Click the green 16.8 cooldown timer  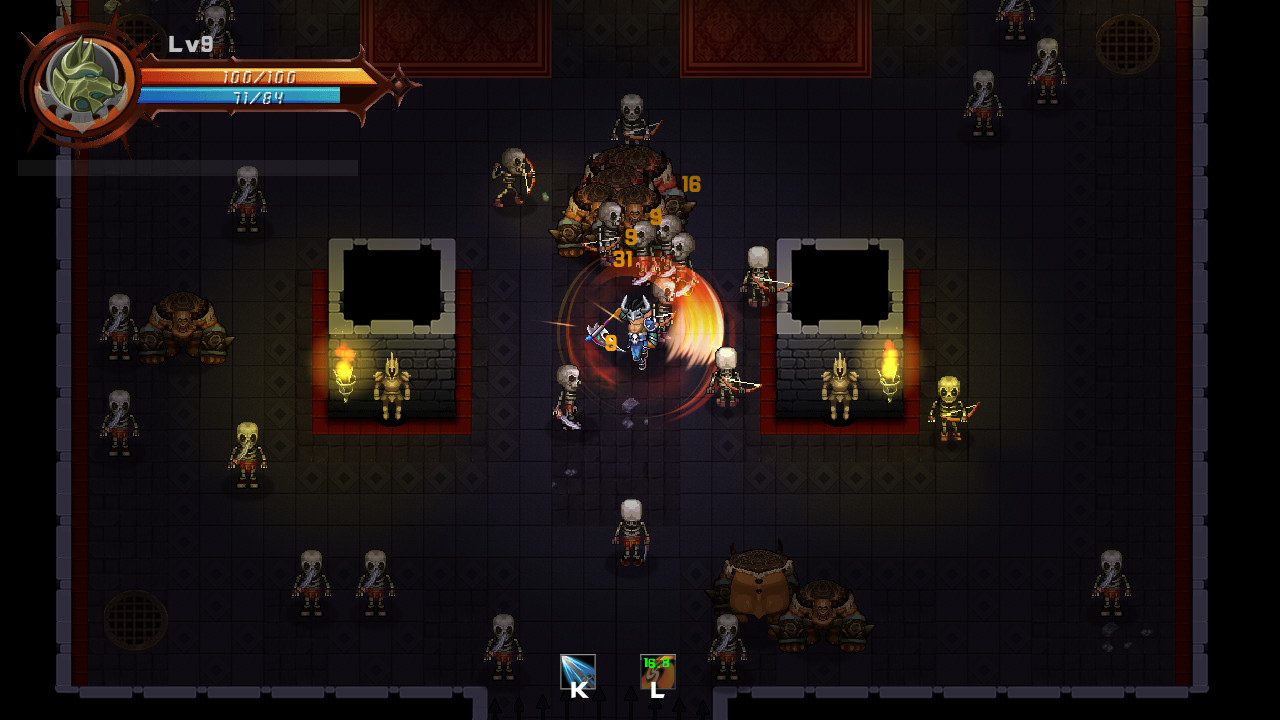coord(657,662)
